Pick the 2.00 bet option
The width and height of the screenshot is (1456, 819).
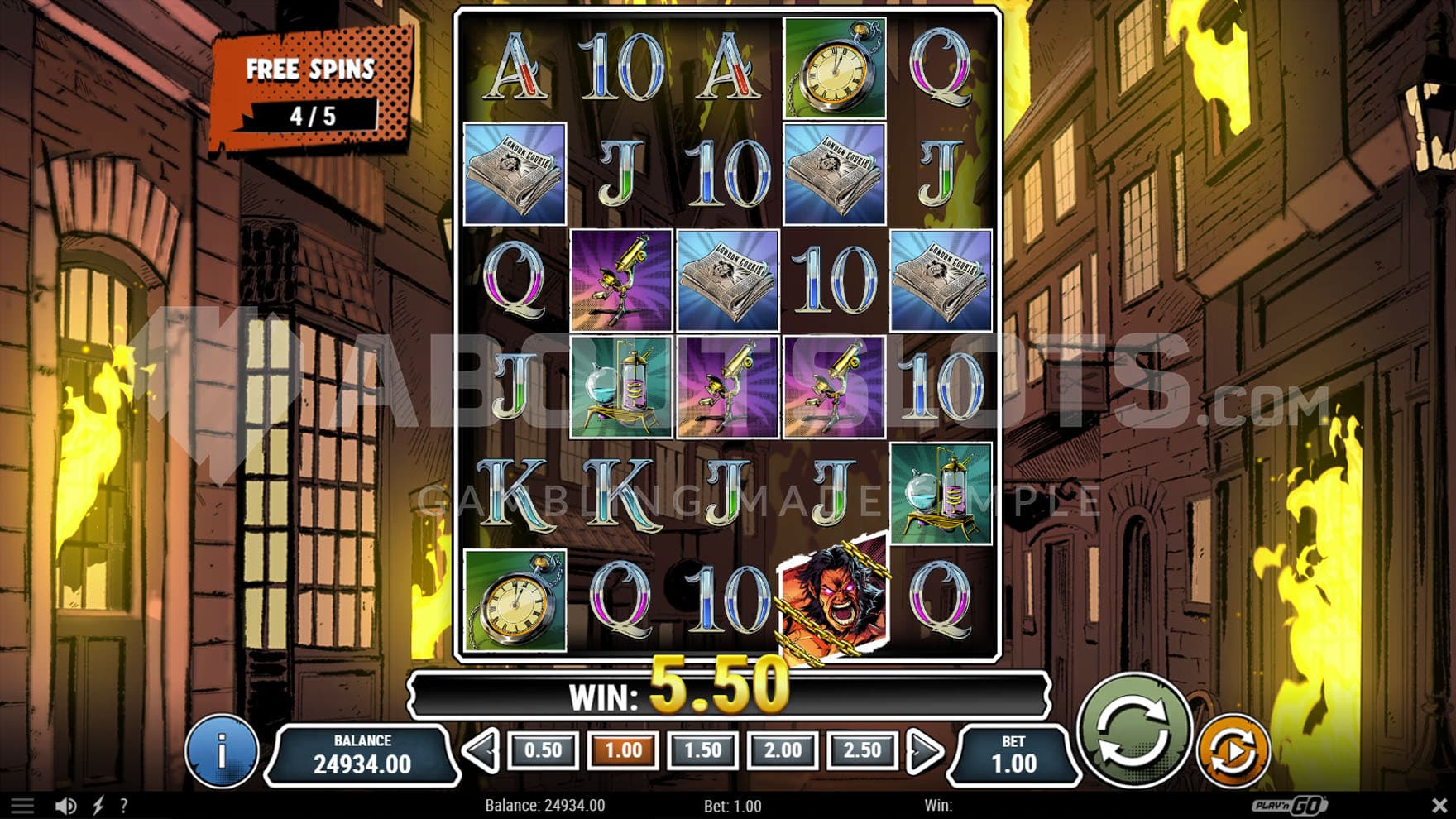click(x=782, y=750)
